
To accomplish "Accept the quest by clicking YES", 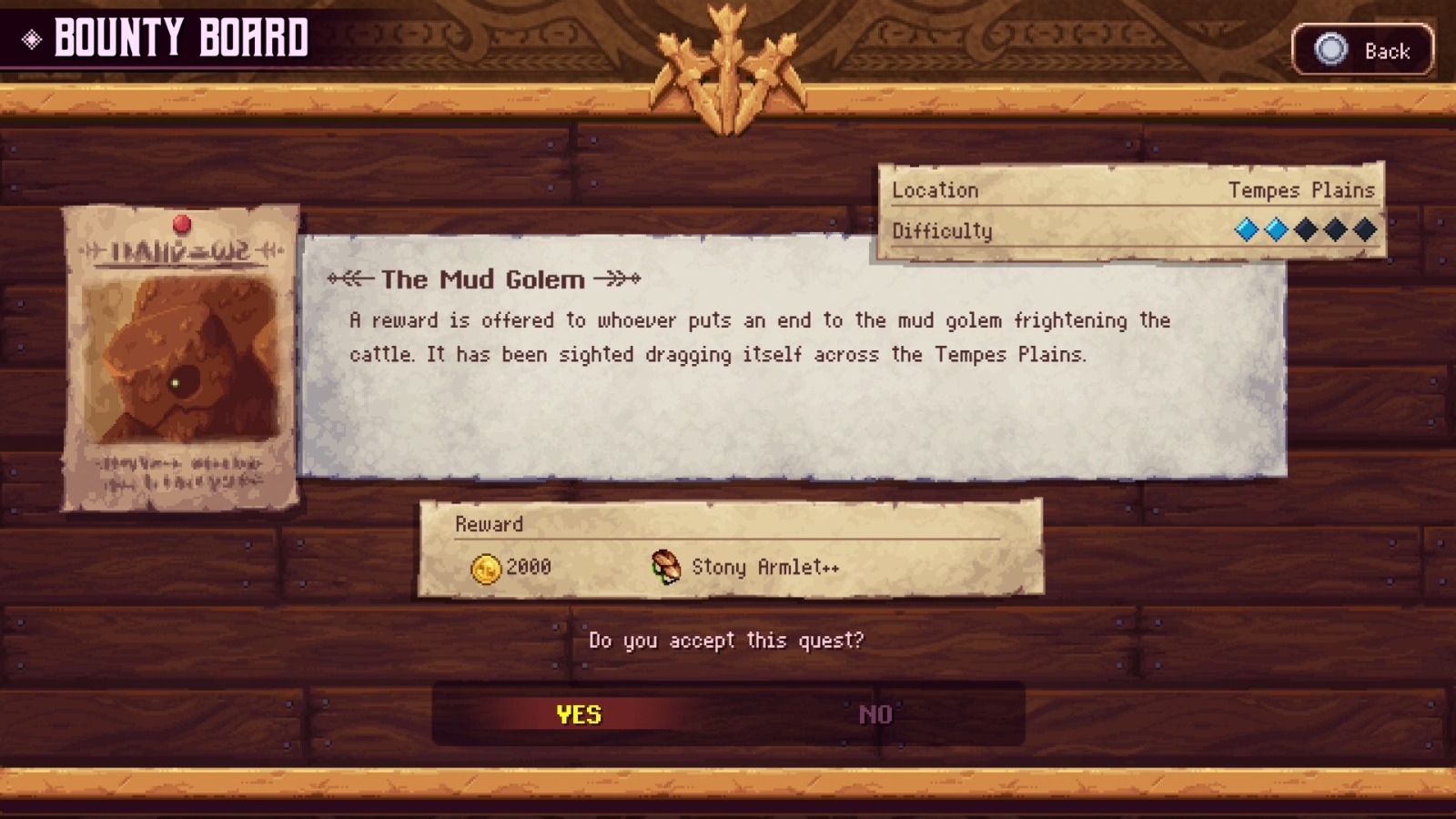I will 577,714.
